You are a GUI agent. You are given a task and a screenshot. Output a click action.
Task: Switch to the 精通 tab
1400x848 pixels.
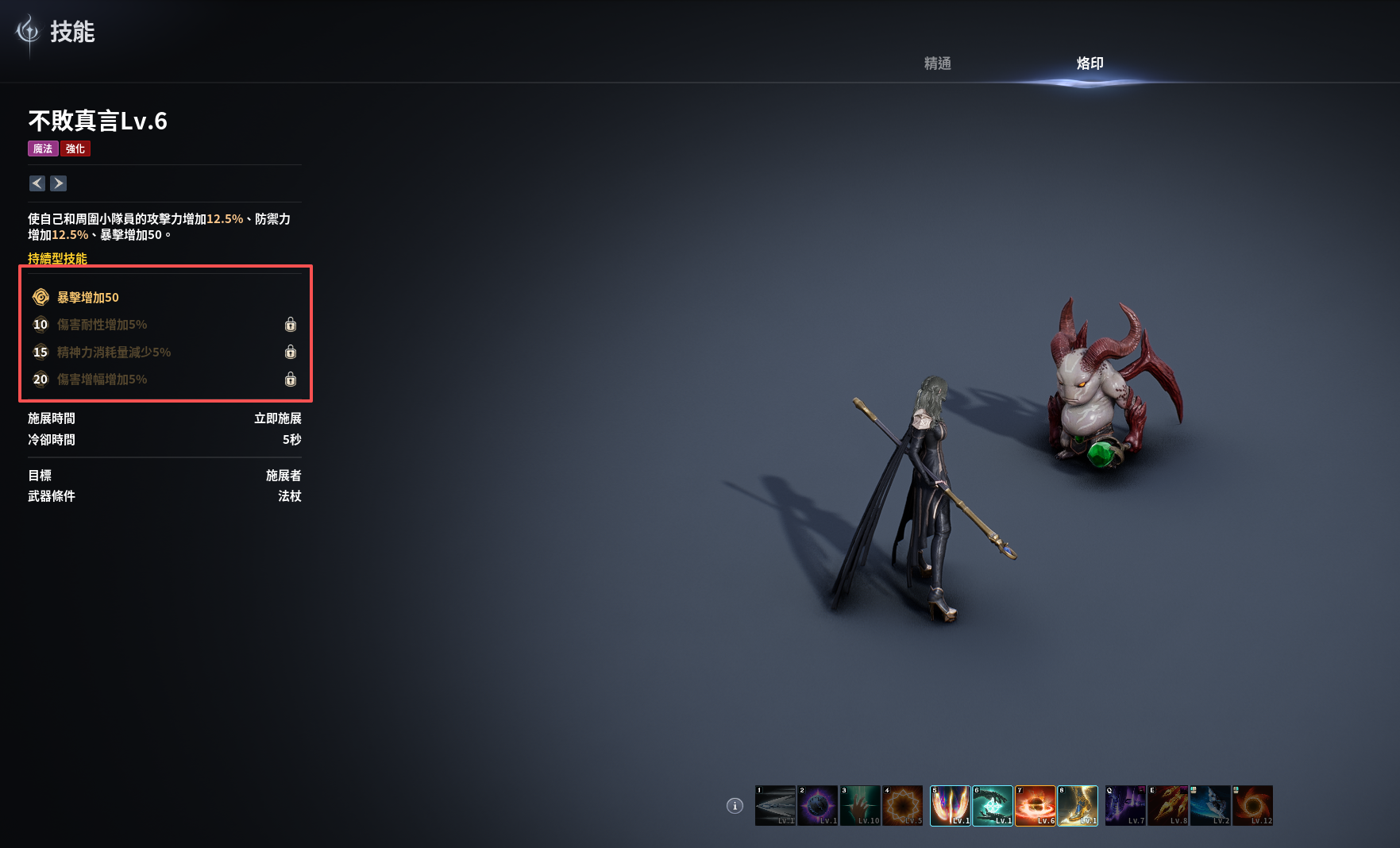(937, 64)
